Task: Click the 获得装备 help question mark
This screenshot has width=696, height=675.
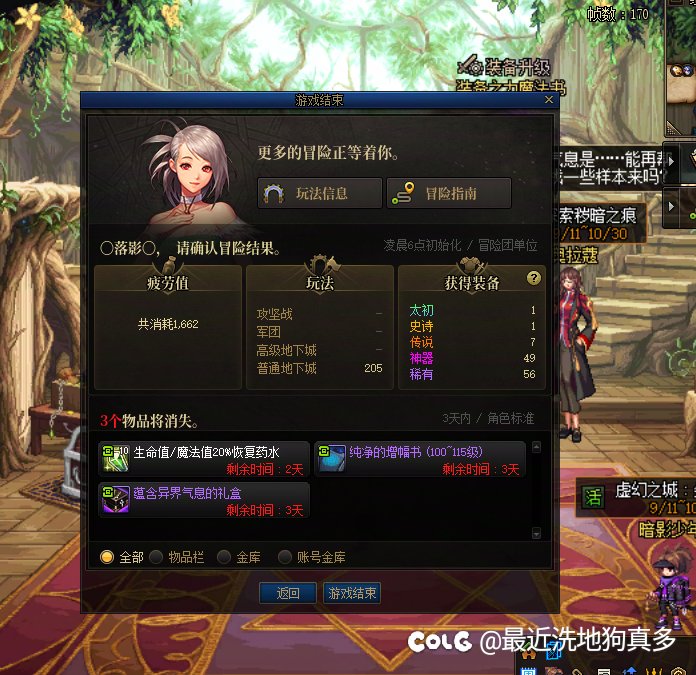Action: pyautogui.click(x=534, y=278)
